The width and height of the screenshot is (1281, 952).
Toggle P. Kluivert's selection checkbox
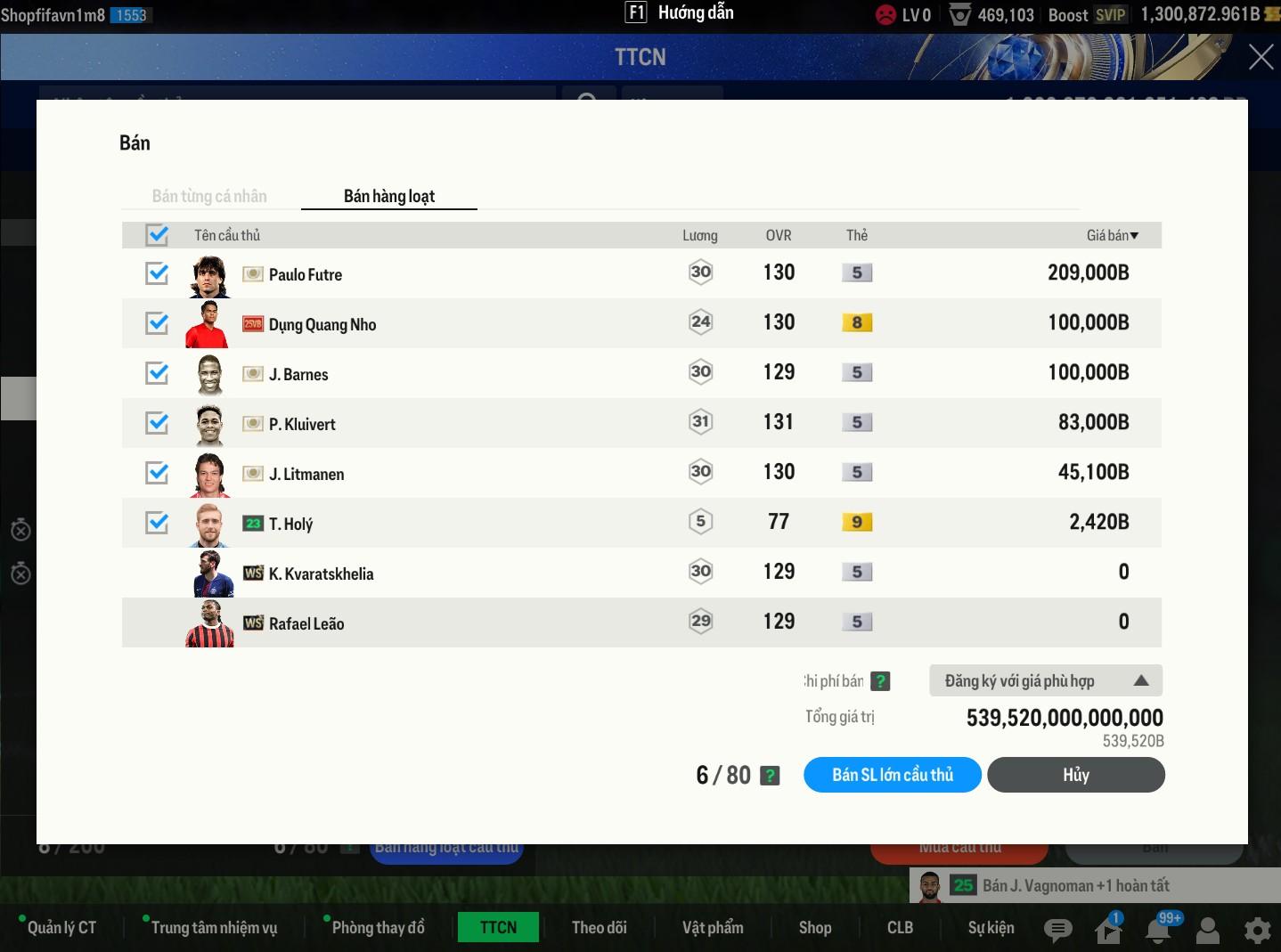158,423
